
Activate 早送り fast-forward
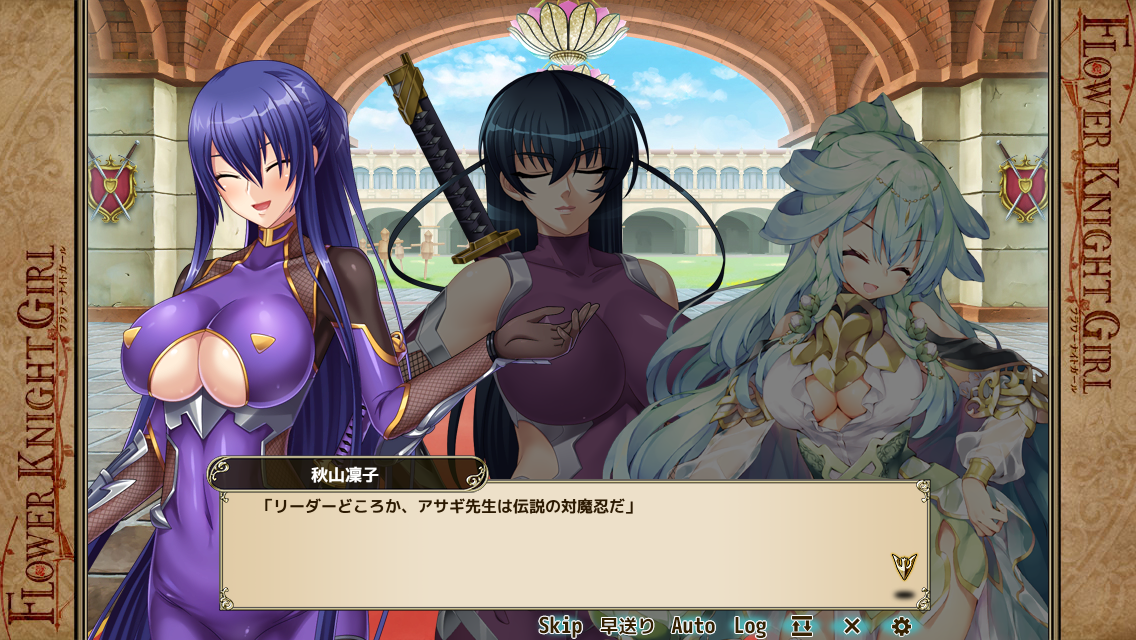coord(627,626)
